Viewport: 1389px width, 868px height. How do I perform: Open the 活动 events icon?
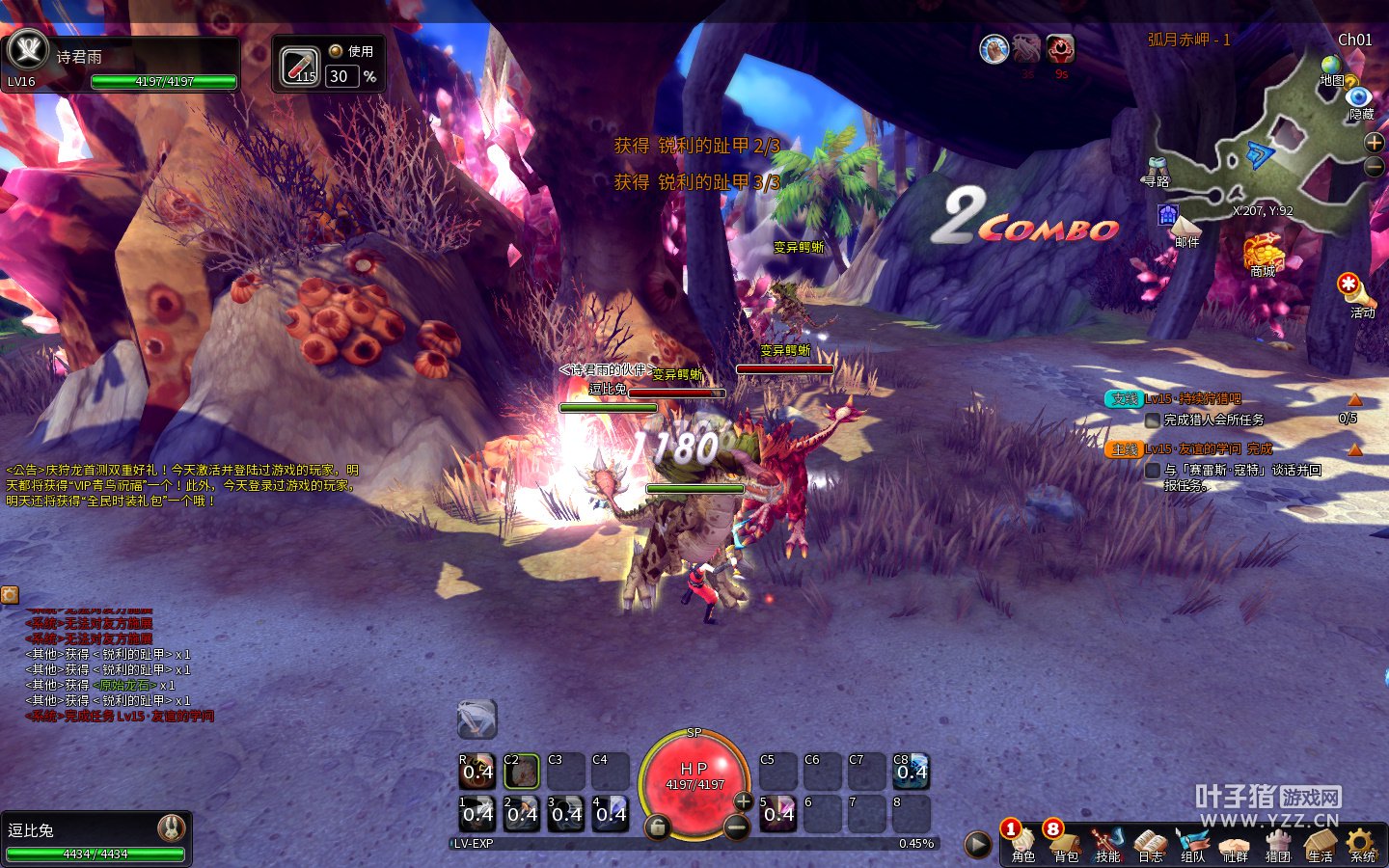(x=1348, y=287)
